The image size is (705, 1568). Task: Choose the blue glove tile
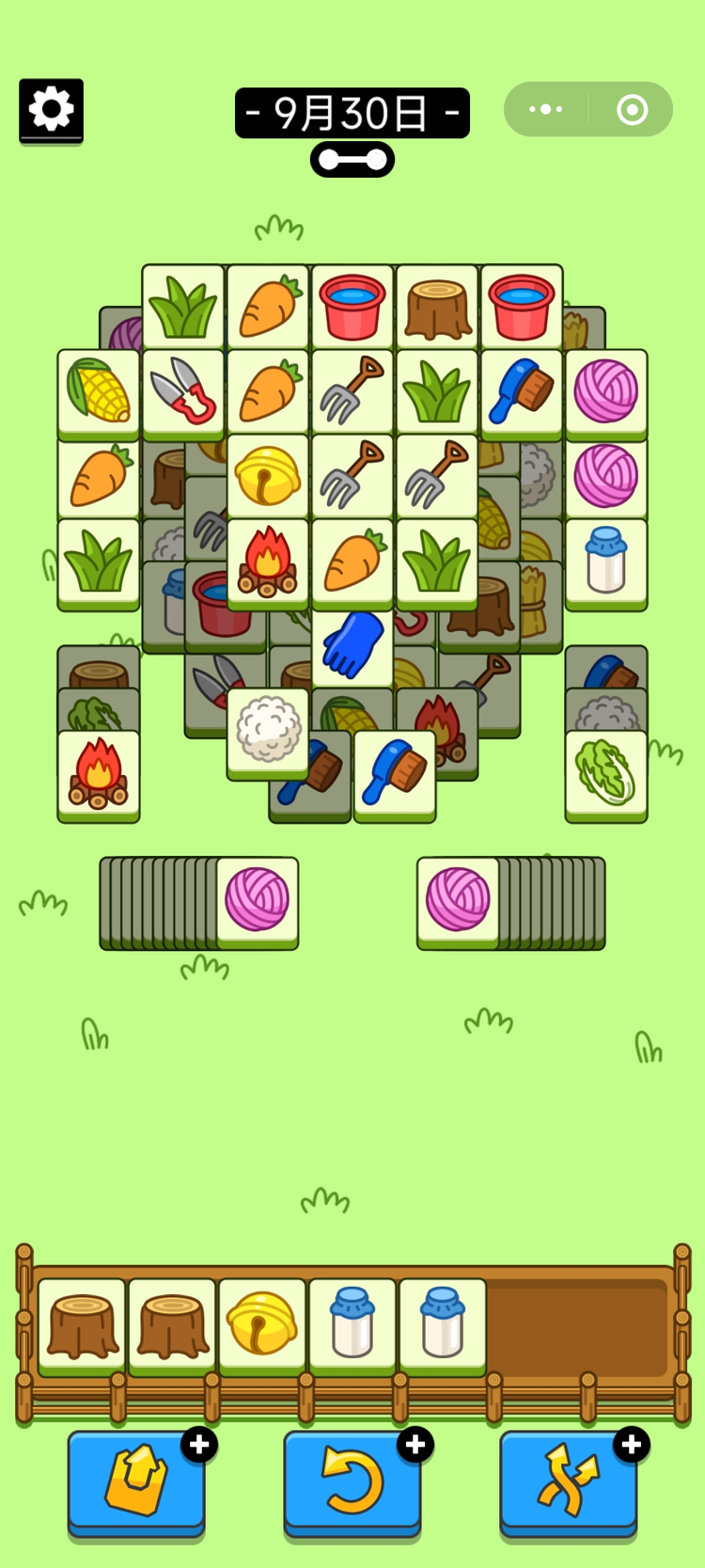coord(352,644)
